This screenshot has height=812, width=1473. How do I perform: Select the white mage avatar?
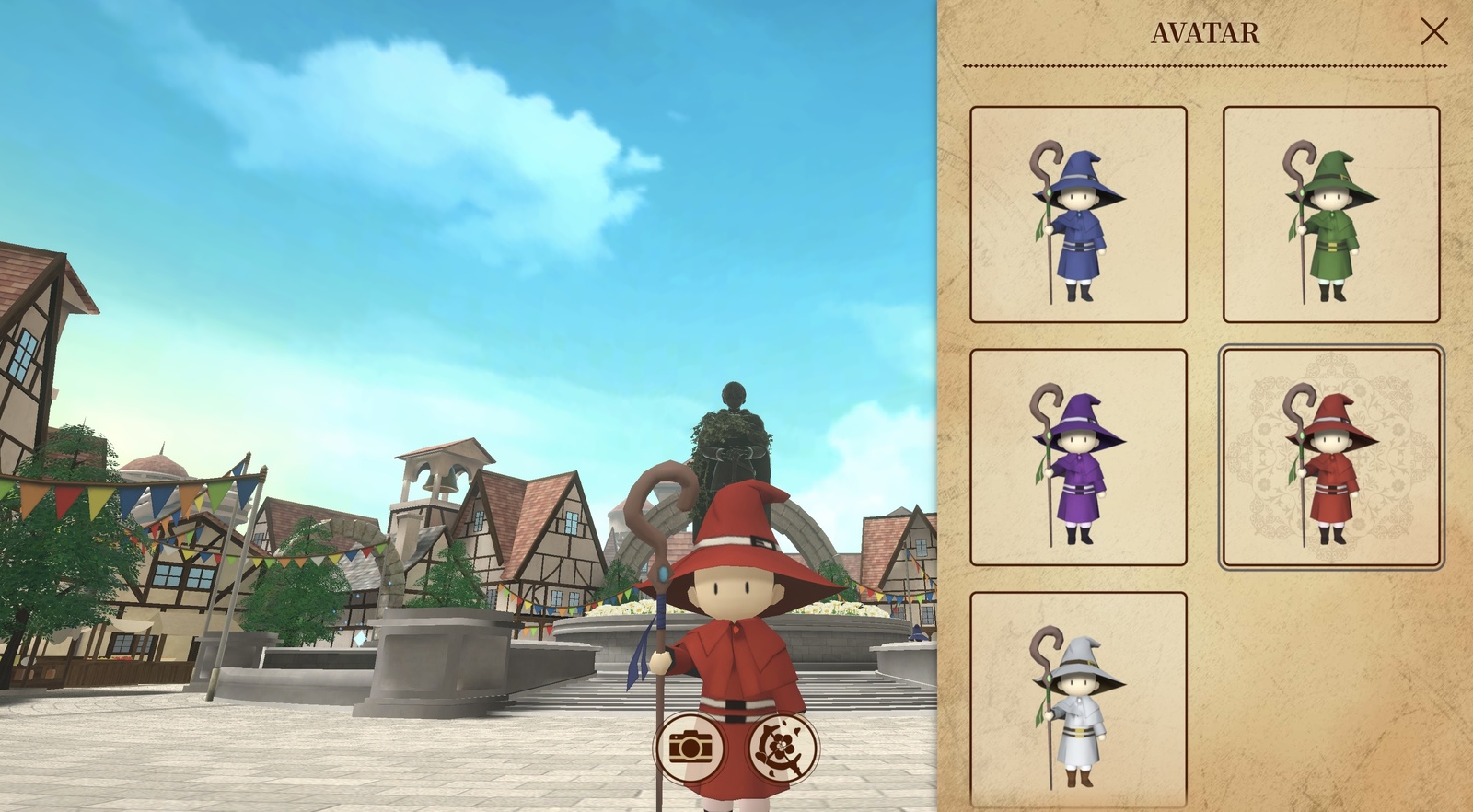coord(1078,702)
